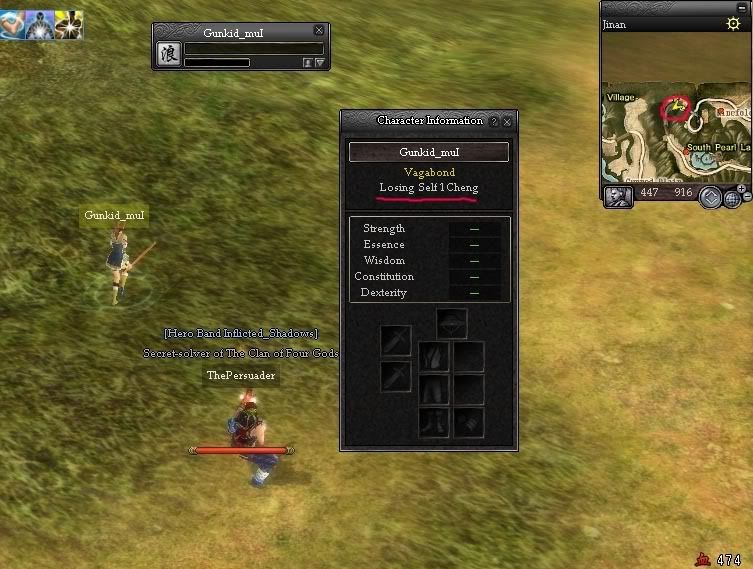Open help for Character Information window
753x569 pixels.
click(x=491, y=121)
